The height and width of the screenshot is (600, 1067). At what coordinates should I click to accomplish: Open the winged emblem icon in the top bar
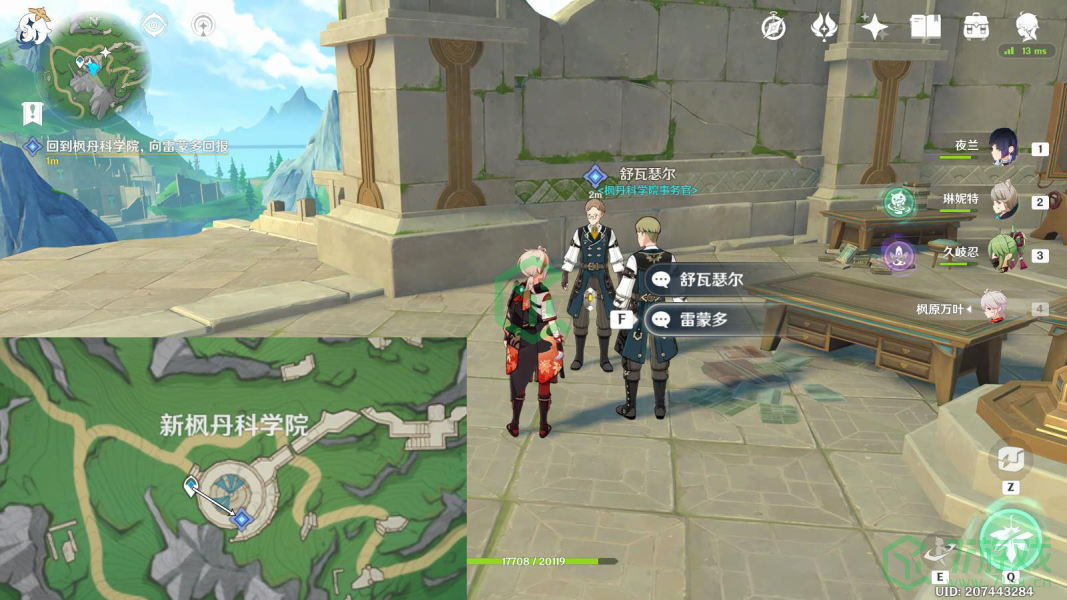(x=823, y=27)
